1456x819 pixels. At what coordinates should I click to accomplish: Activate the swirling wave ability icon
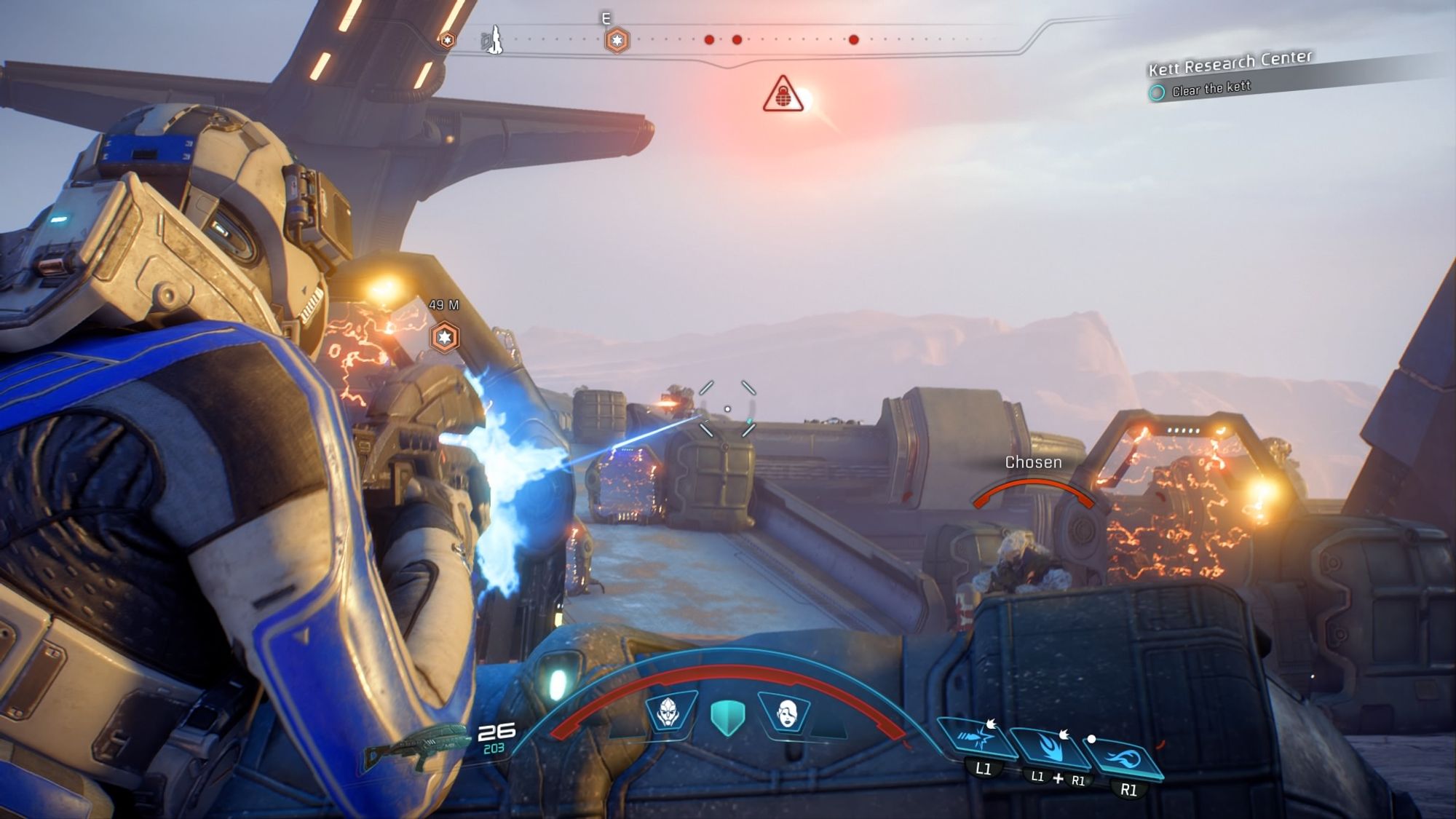pos(1123,758)
